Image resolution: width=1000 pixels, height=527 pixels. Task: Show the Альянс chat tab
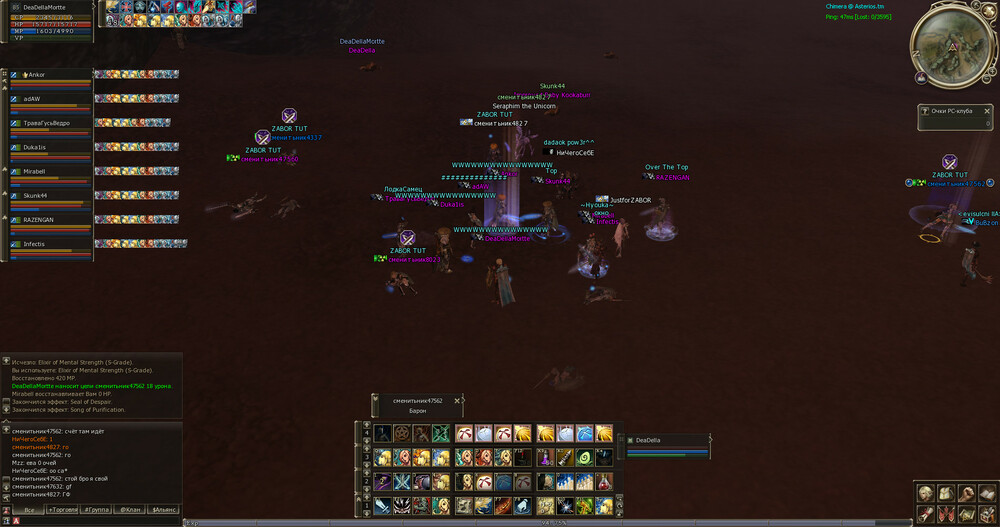(x=165, y=509)
